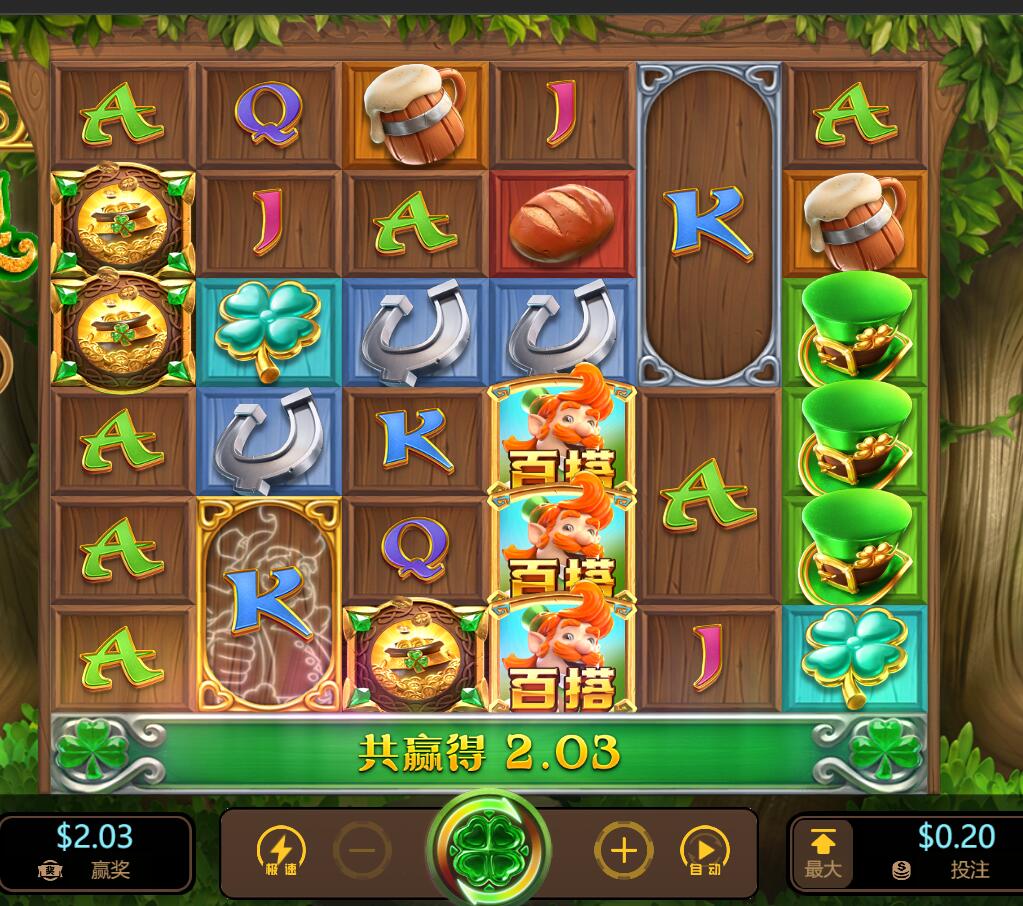Screen dimensions: 1023x906
Task: Decrease the bet with the minus button
Action: [x=362, y=852]
